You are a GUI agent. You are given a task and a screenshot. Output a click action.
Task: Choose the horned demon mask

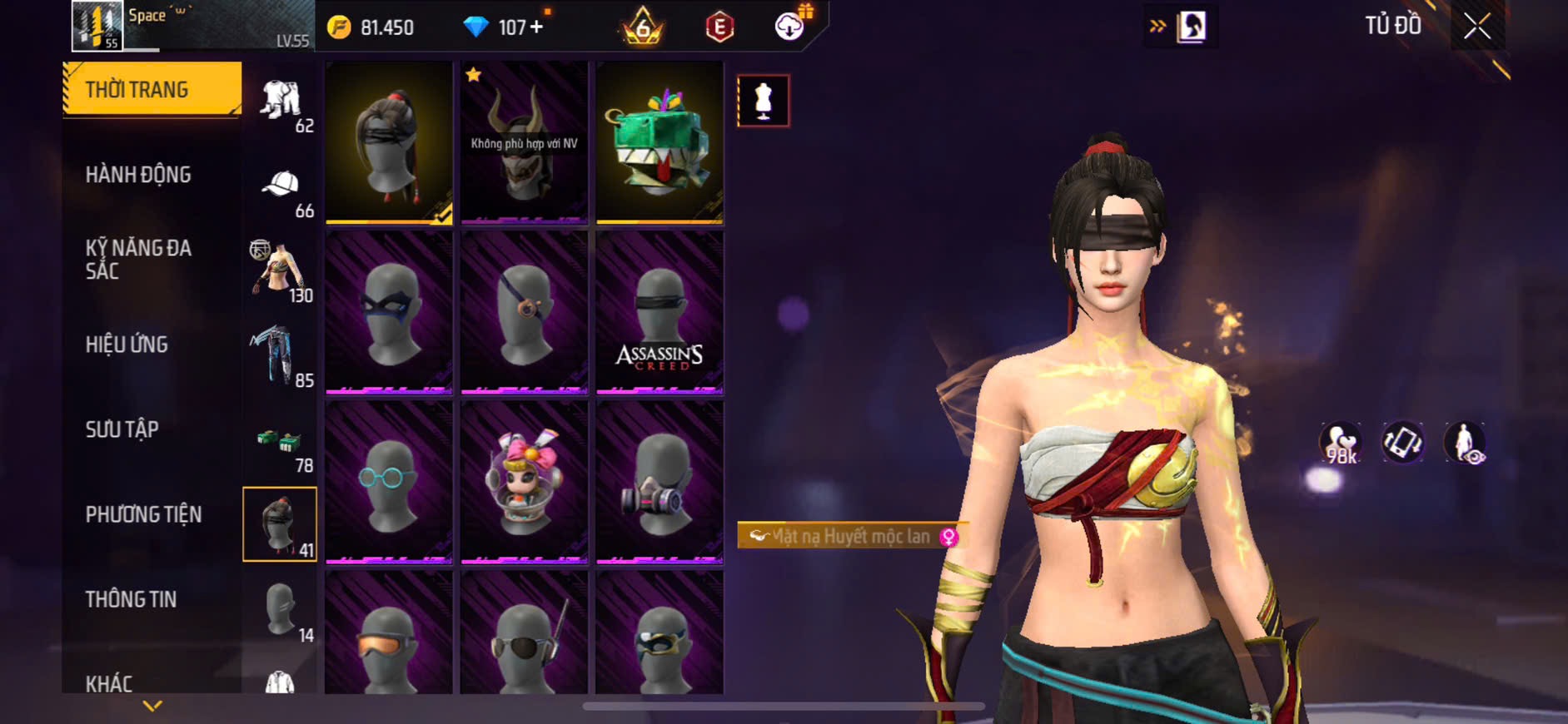click(x=524, y=141)
